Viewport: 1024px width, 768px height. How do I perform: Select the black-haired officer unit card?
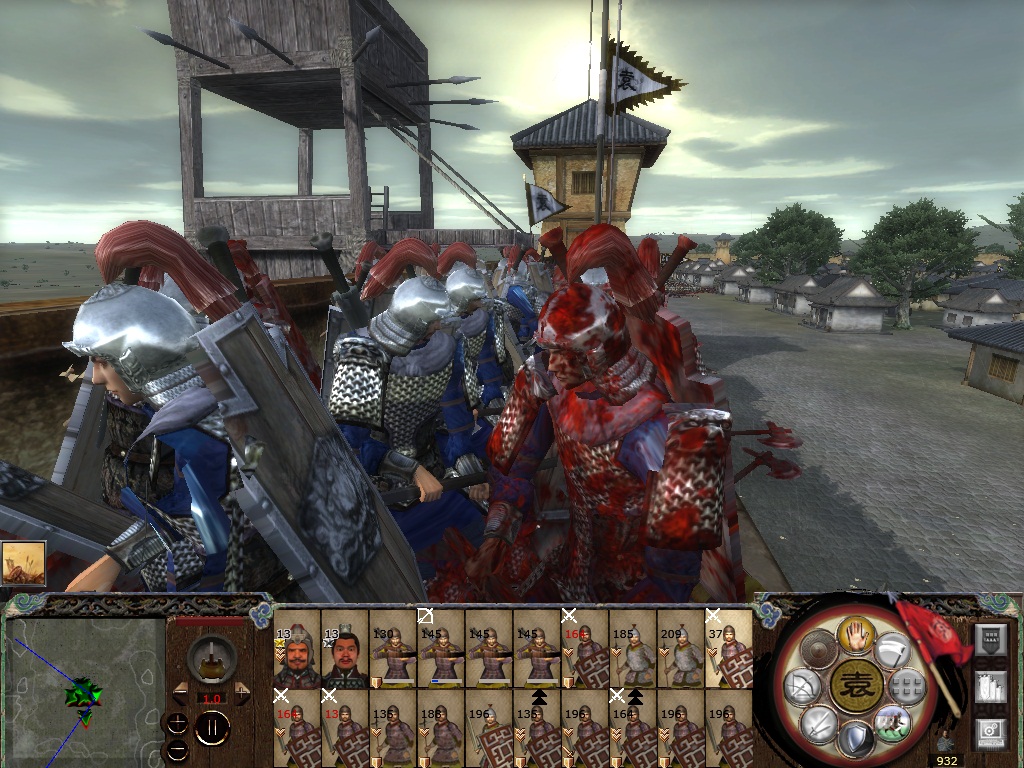click(x=345, y=650)
